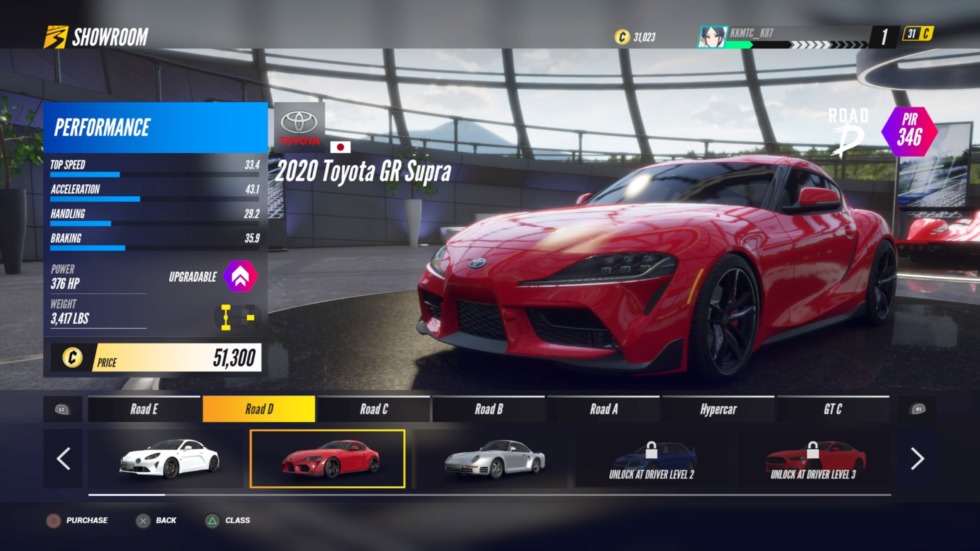Open the Road C class tab
Image resolution: width=980 pixels, height=551 pixels.
click(x=374, y=409)
